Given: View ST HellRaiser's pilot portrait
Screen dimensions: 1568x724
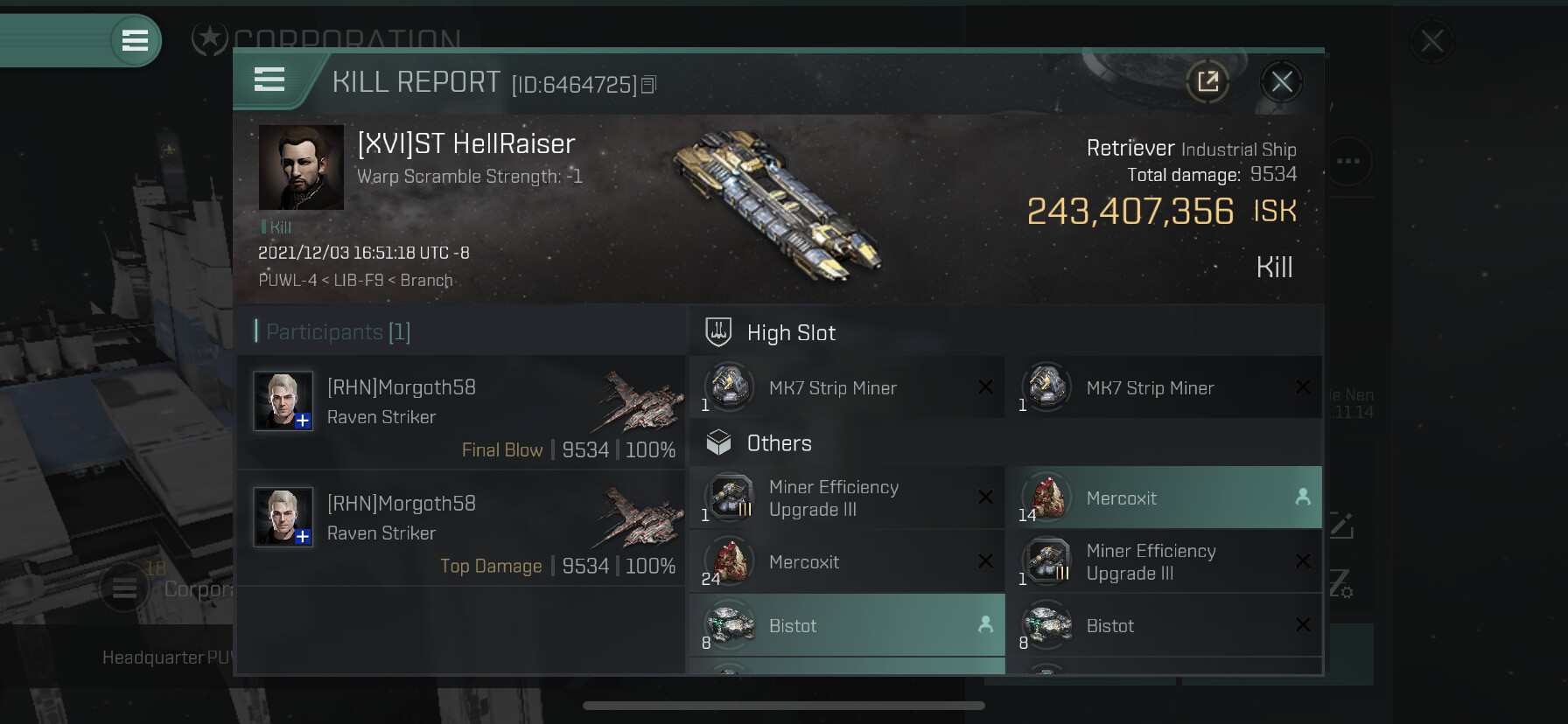Looking at the screenshot, I should pos(301,167).
